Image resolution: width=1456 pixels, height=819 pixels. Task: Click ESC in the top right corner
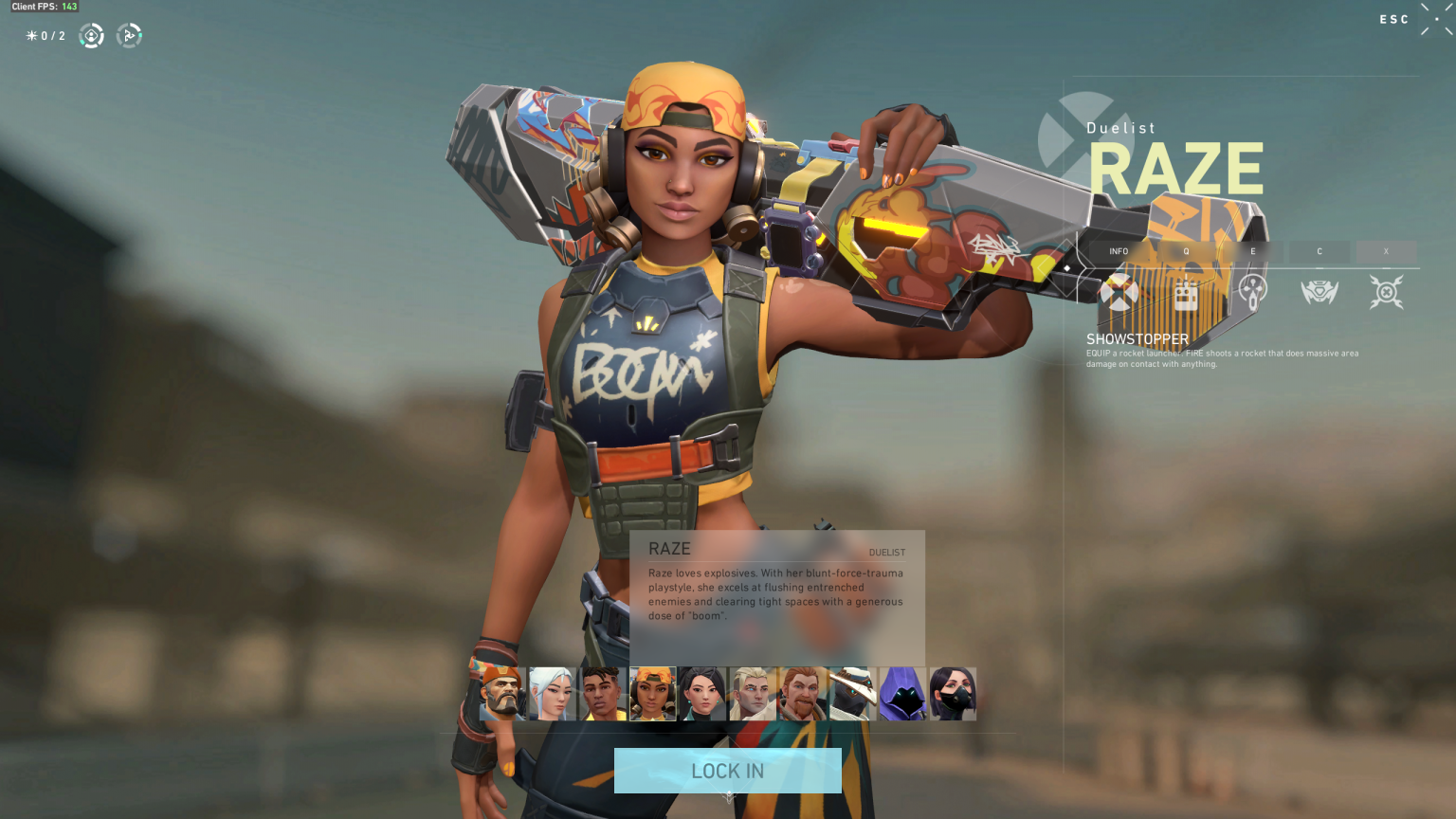pos(1393,19)
